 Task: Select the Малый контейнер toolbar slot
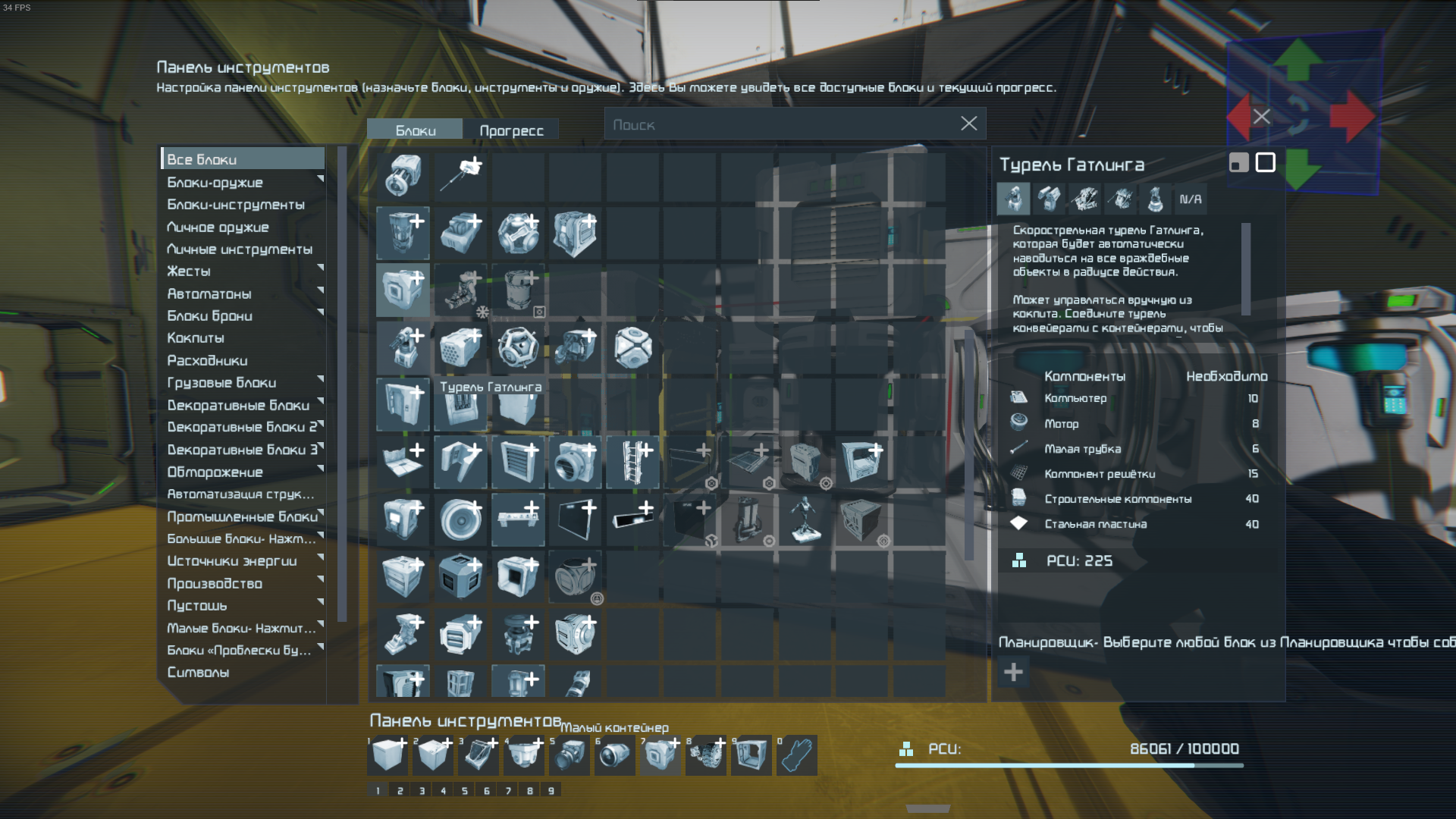click(x=660, y=755)
